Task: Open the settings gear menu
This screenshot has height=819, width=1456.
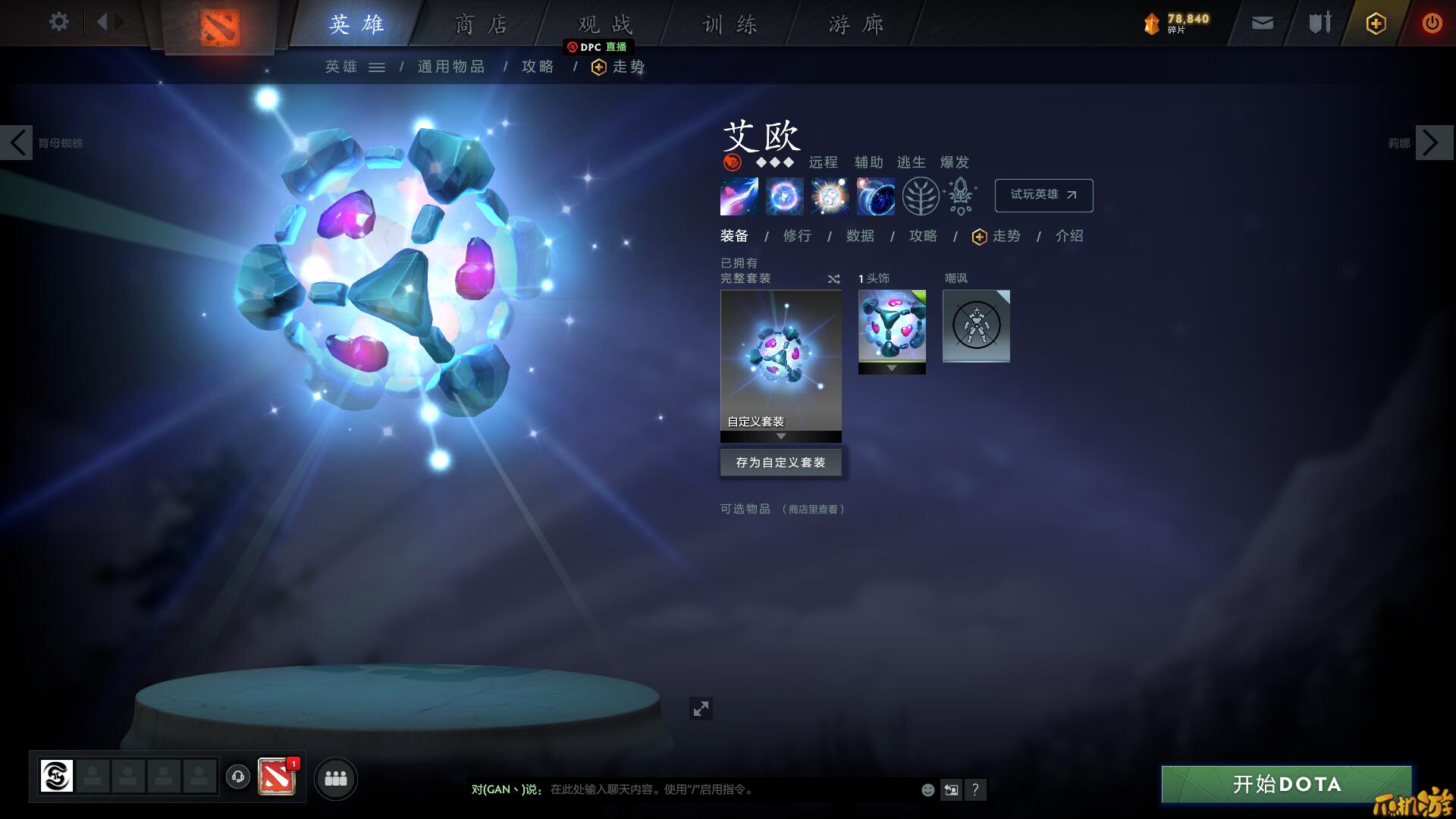Action: pyautogui.click(x=58, y=22)
